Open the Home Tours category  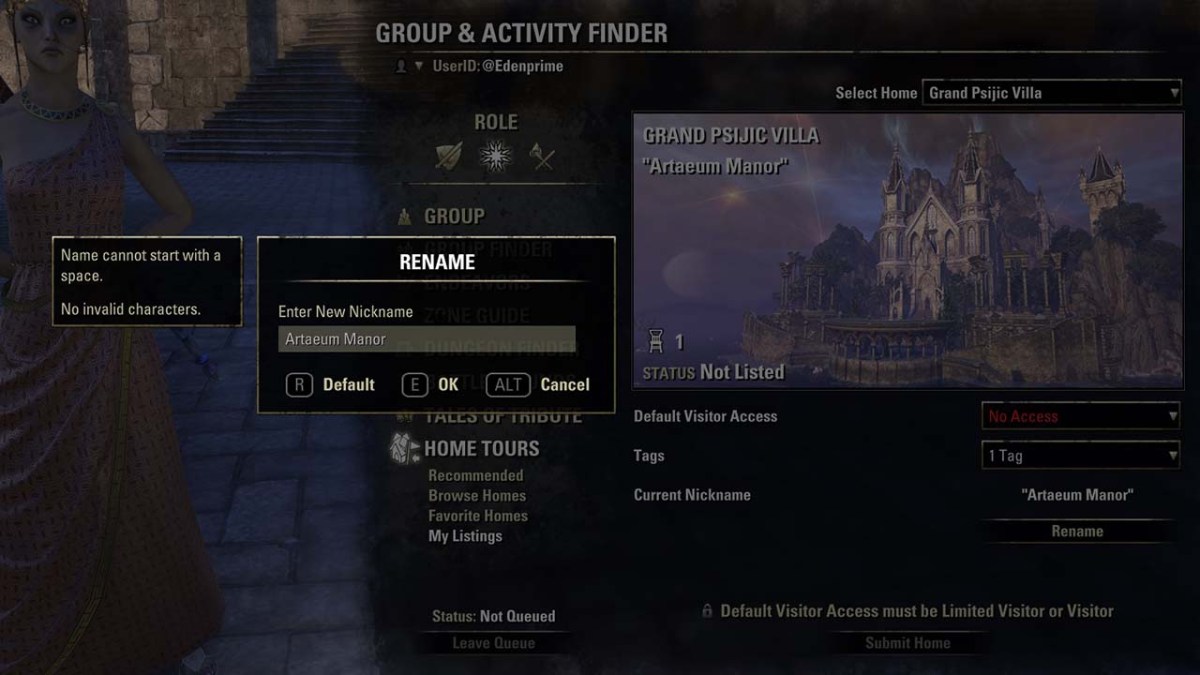[x=481, y=449]
